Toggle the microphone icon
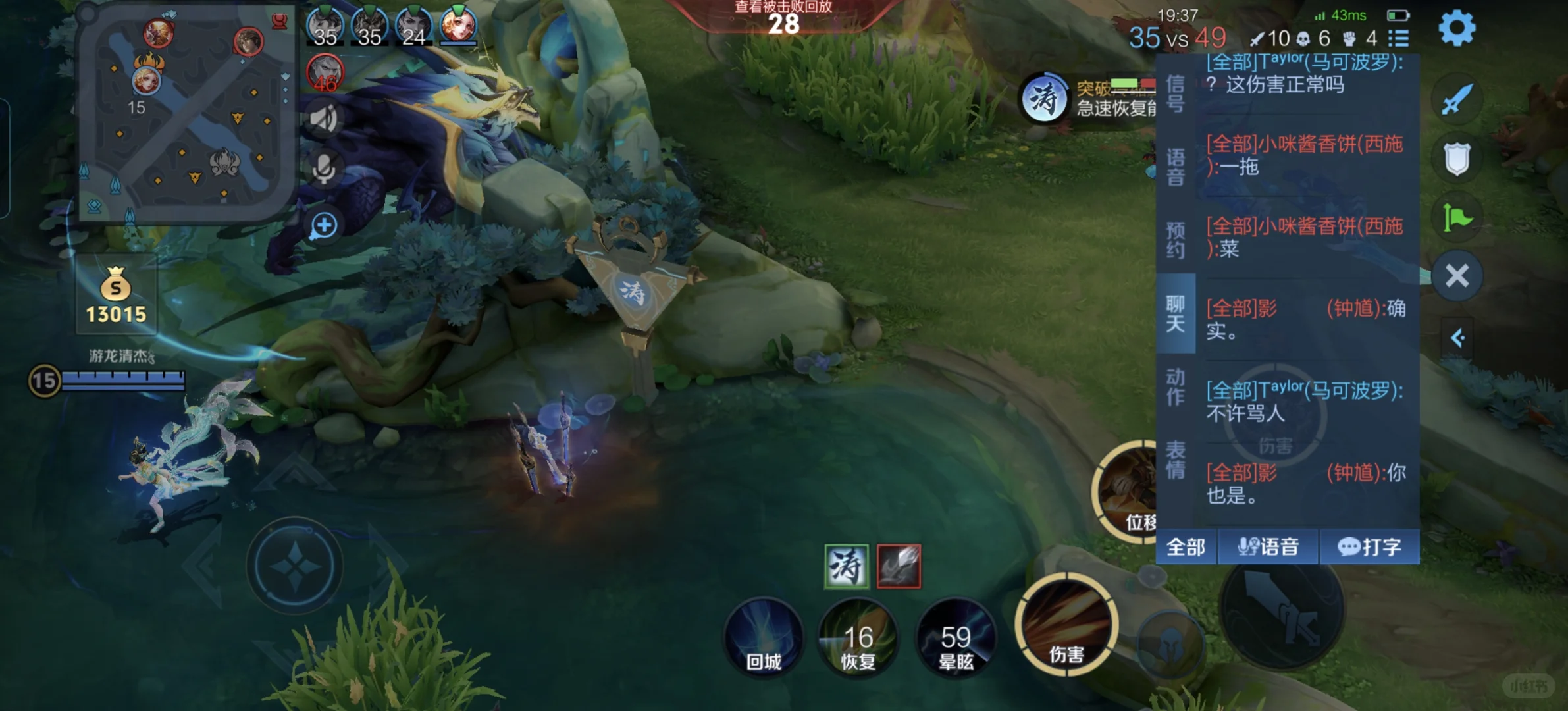1568x711 pixels. [324, 169]
